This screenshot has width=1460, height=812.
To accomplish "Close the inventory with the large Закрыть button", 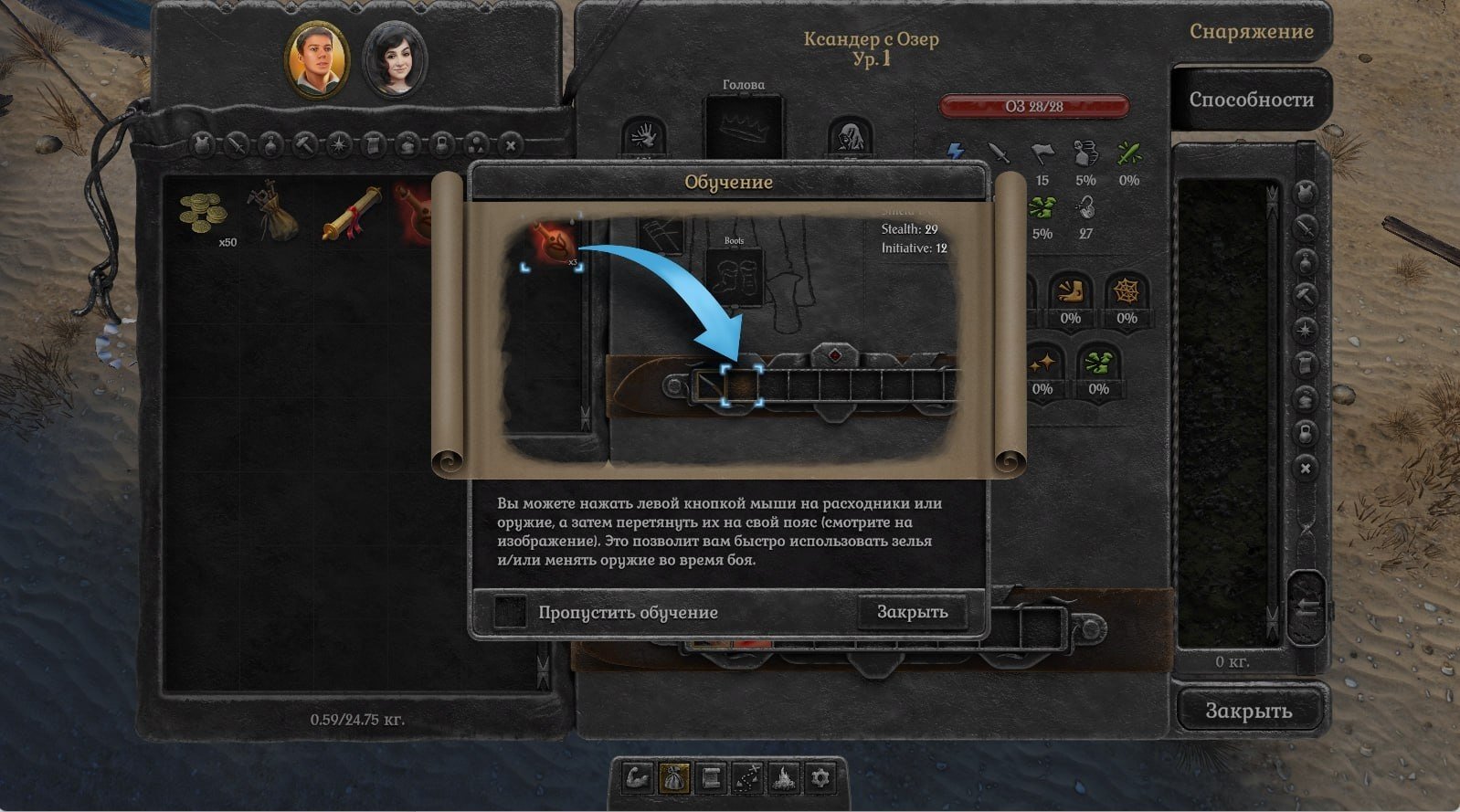I will pyautogui.click(x=1248, y=711).
